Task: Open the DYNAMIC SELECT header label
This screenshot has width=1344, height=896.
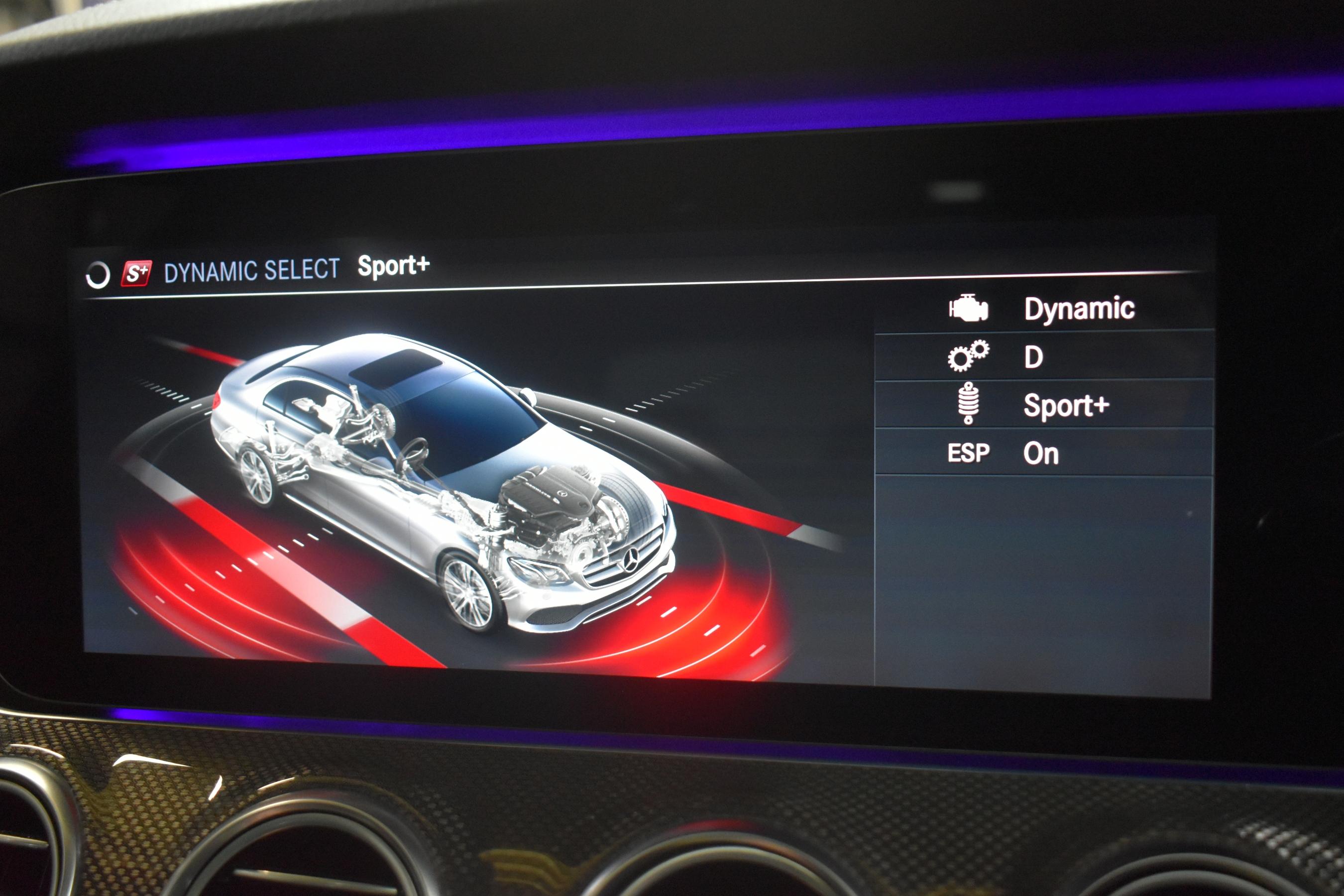Action: (251, 270)
